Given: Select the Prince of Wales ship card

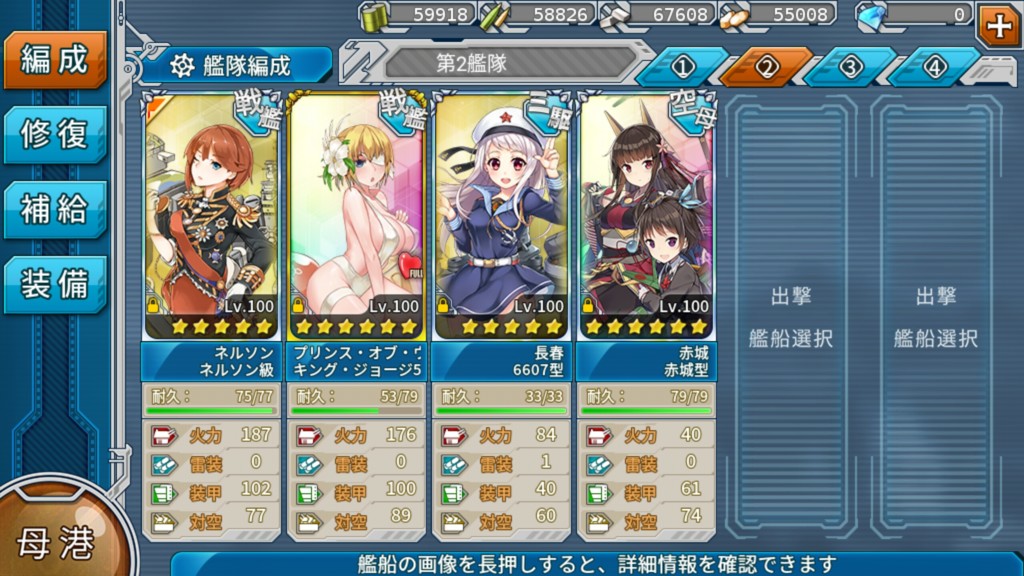Looking at the screenshot, I should point(357,215).
